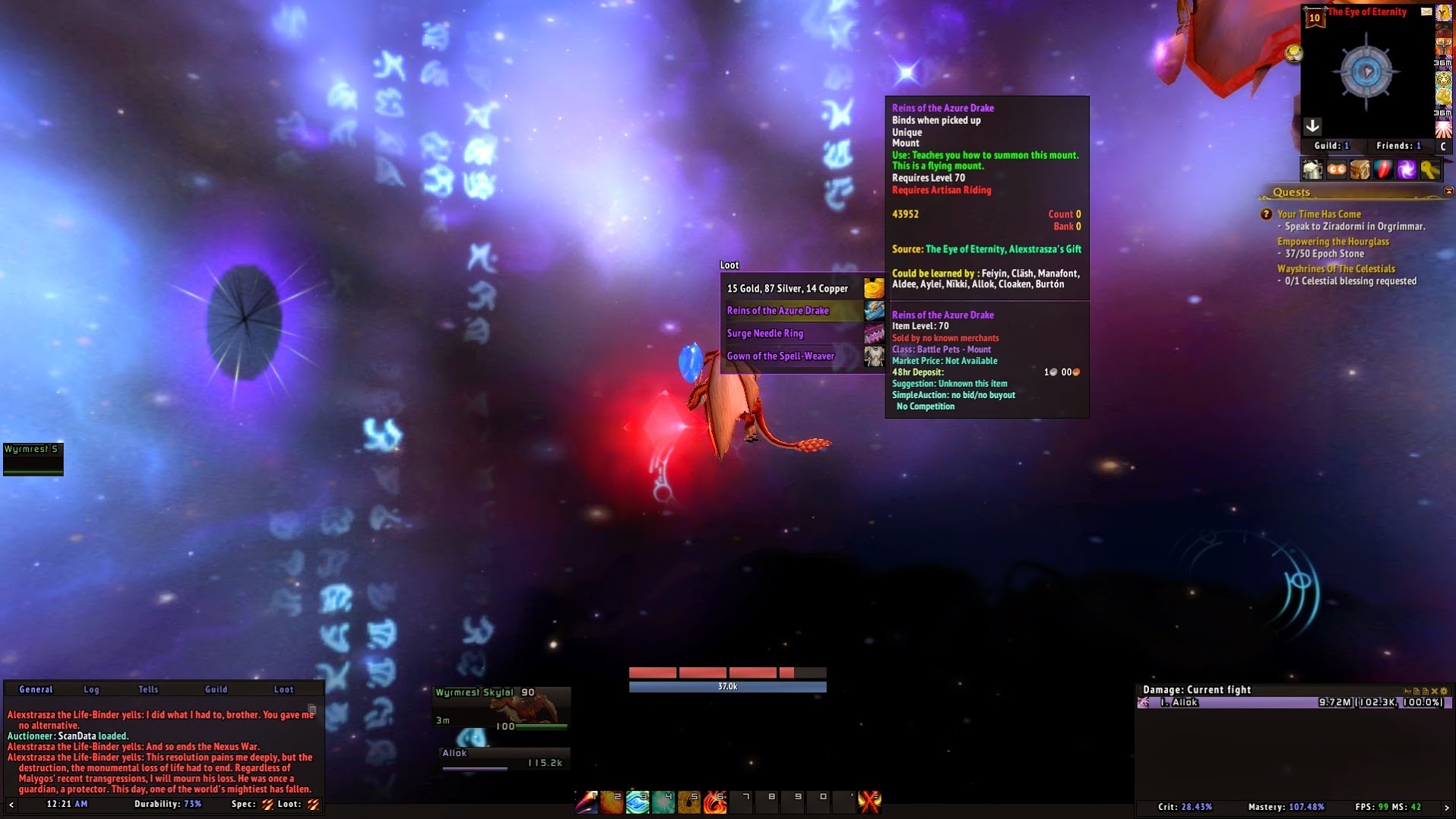This screenshot has height=819, width=1456.
Task: Click the down arrow button on minimap
Action: coord(1312,126)
